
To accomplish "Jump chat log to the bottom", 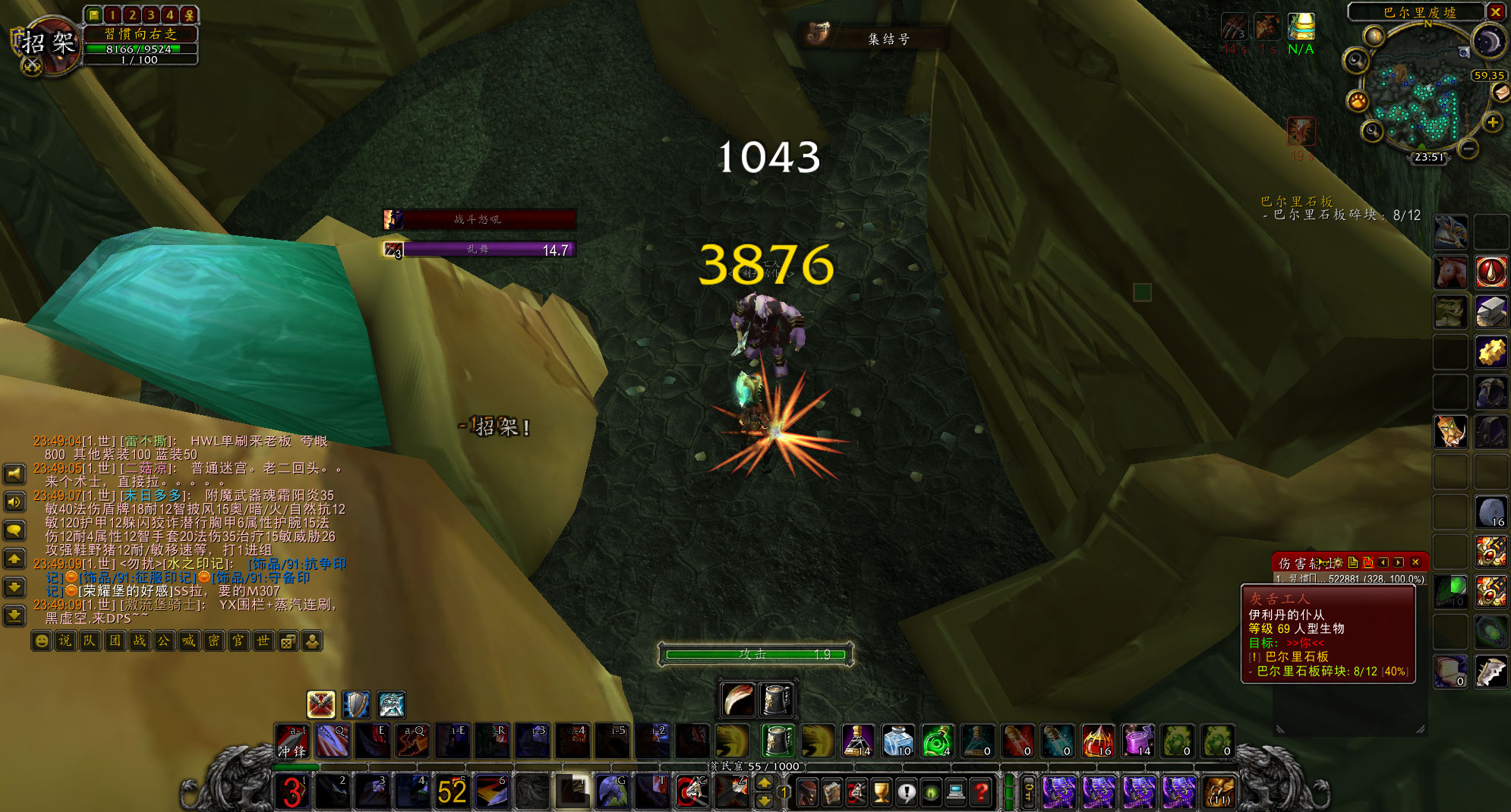I will [x=14, y=615].
